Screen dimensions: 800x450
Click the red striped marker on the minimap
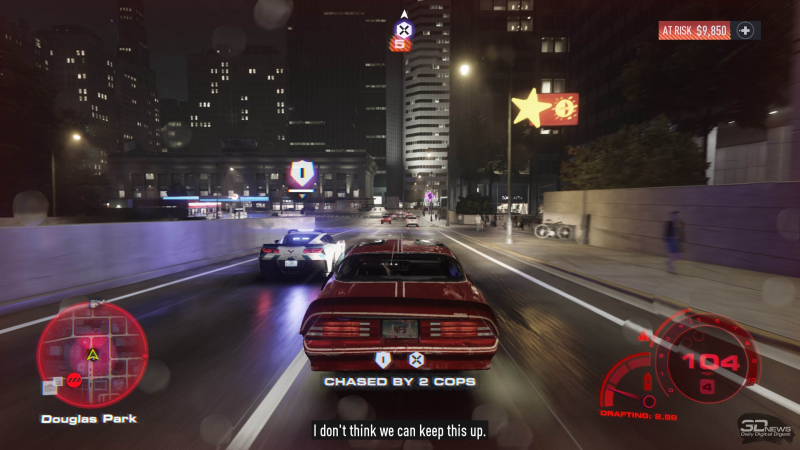pos(74,379)
